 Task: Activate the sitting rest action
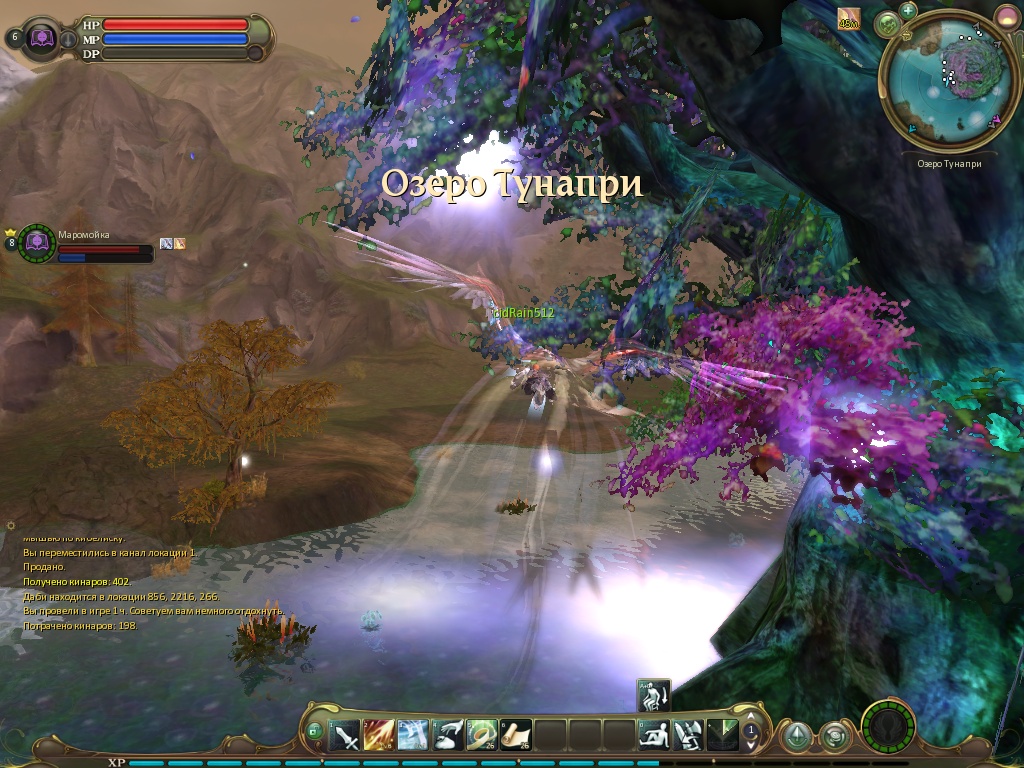[x=654, y=736]
